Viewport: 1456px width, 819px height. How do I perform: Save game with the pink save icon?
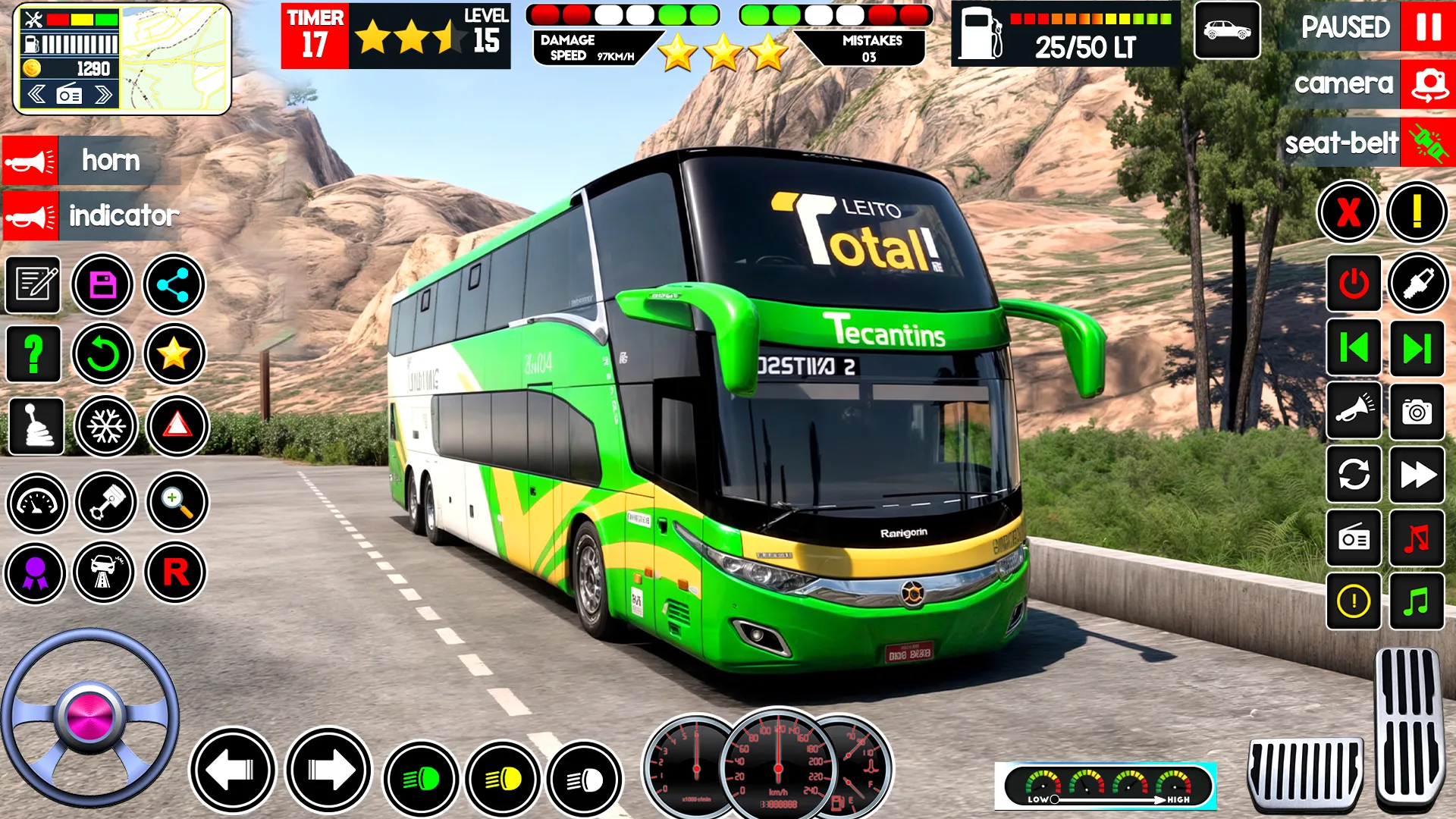tap(105, 284)
